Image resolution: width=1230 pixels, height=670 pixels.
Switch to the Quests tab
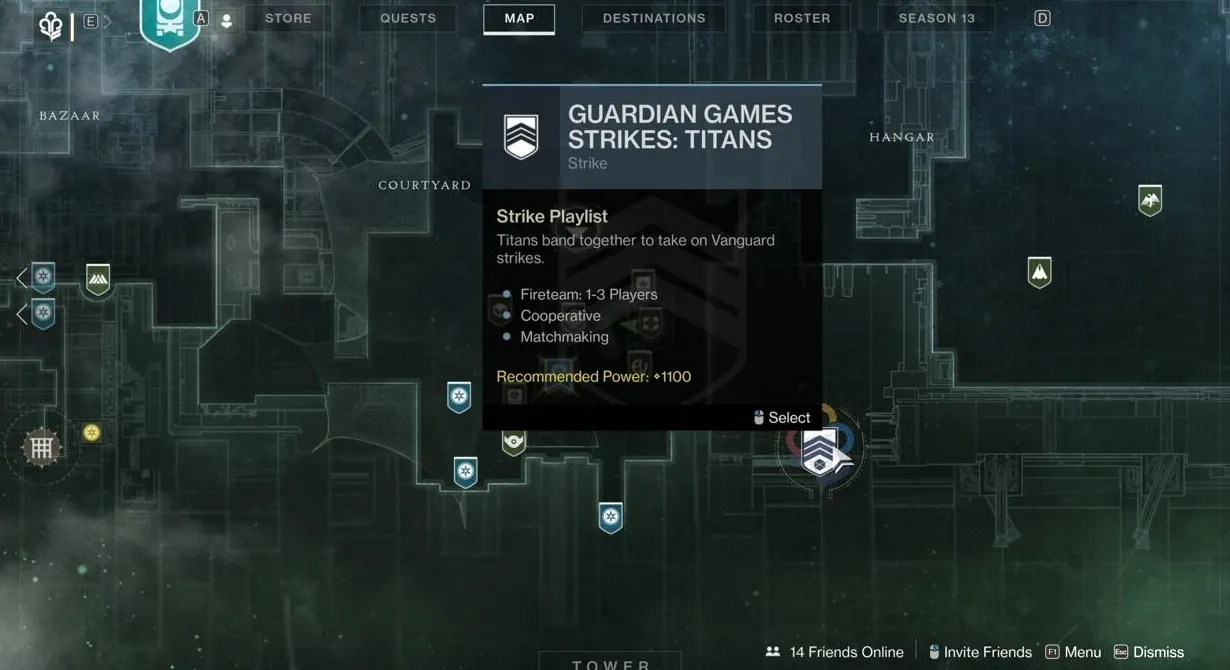tap(408, 18)
